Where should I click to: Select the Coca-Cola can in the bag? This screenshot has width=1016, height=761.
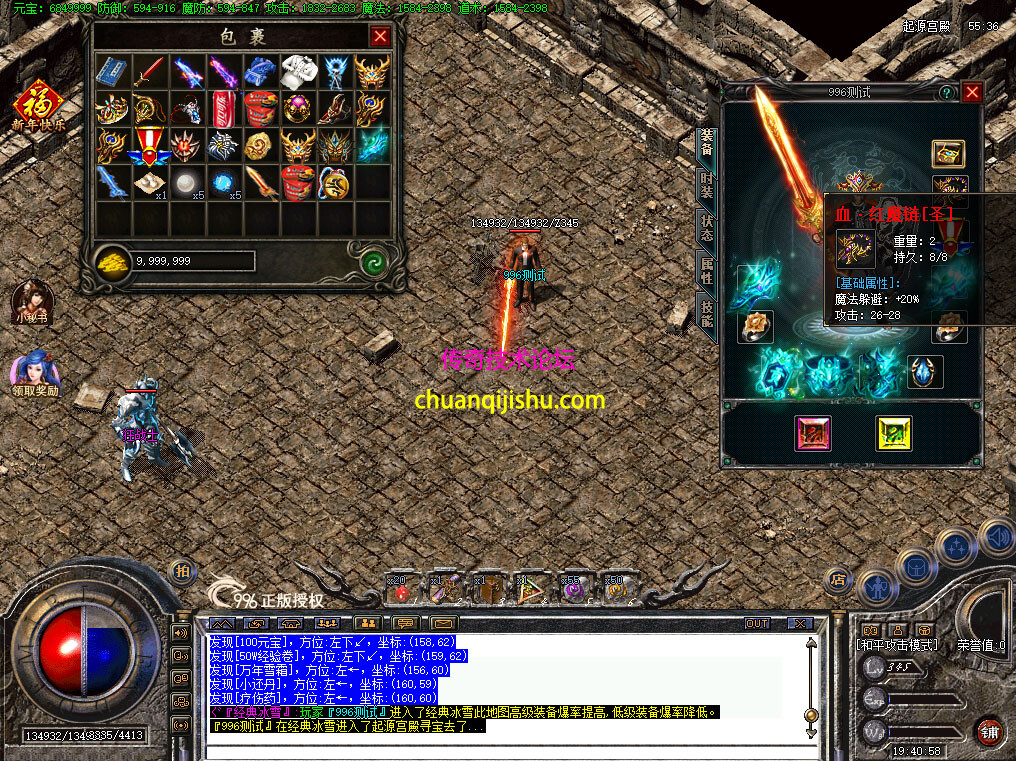pyautogui.click(x=223, y=107)
